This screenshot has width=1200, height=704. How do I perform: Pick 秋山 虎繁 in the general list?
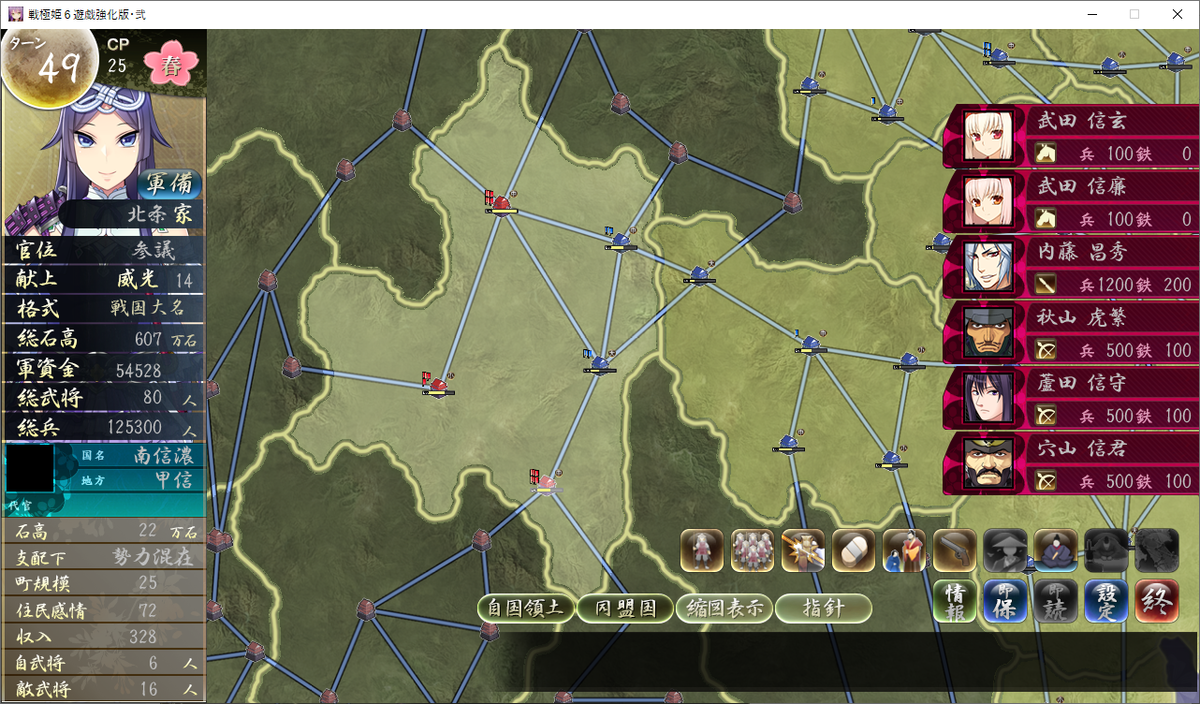coord(1070,333)
